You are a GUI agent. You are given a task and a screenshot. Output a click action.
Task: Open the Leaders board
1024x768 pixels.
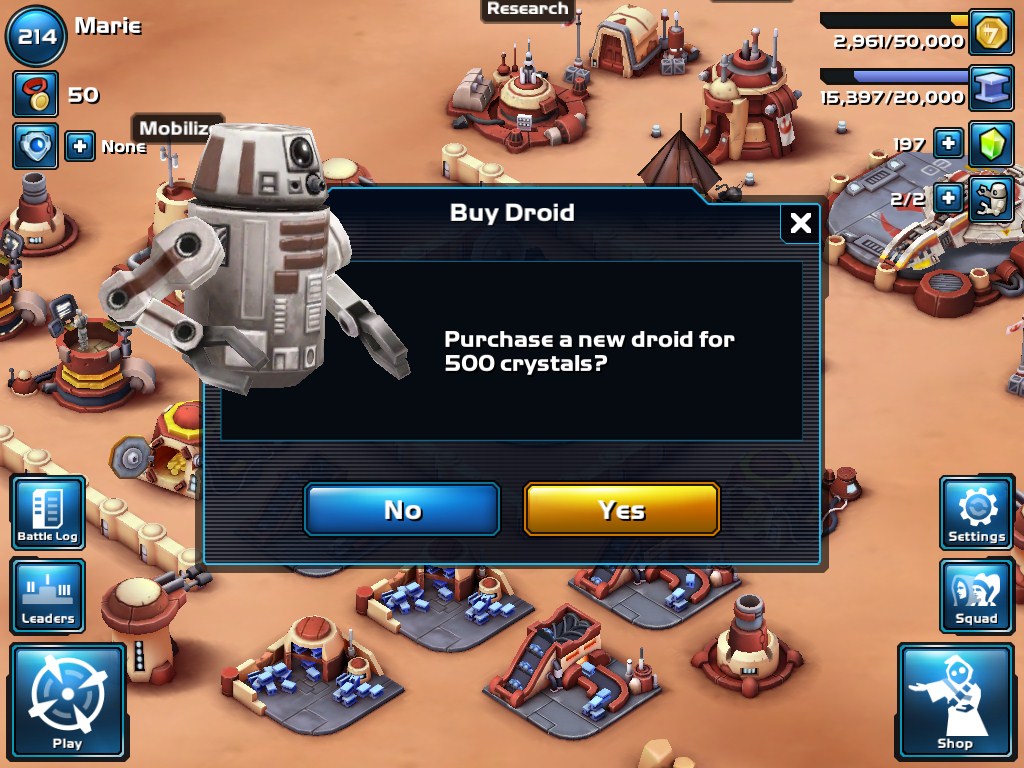tap(48, 596)
